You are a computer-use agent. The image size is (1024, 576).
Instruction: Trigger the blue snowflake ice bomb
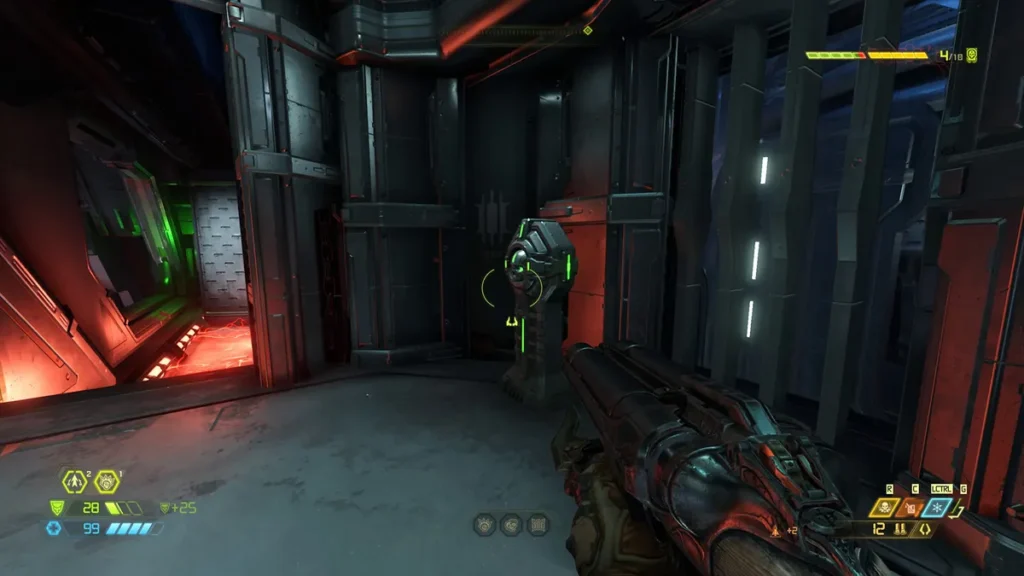coord(939,508)
